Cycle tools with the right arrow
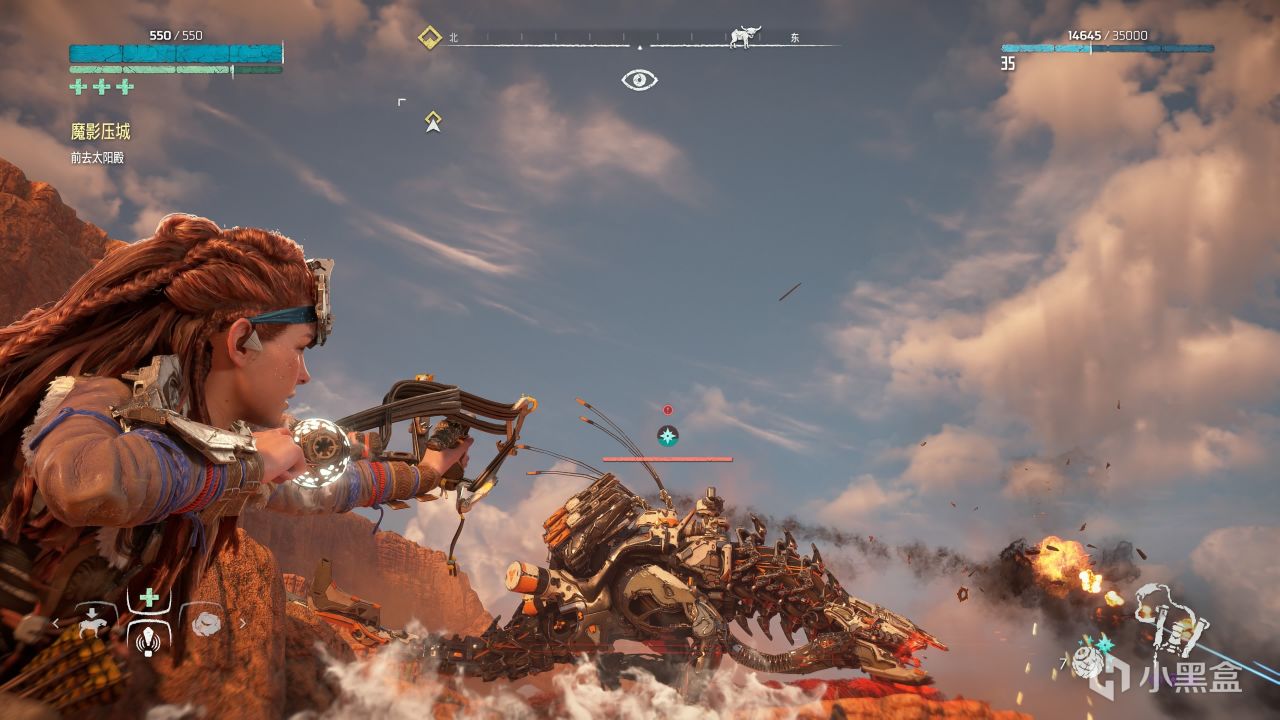 (241, 624)
